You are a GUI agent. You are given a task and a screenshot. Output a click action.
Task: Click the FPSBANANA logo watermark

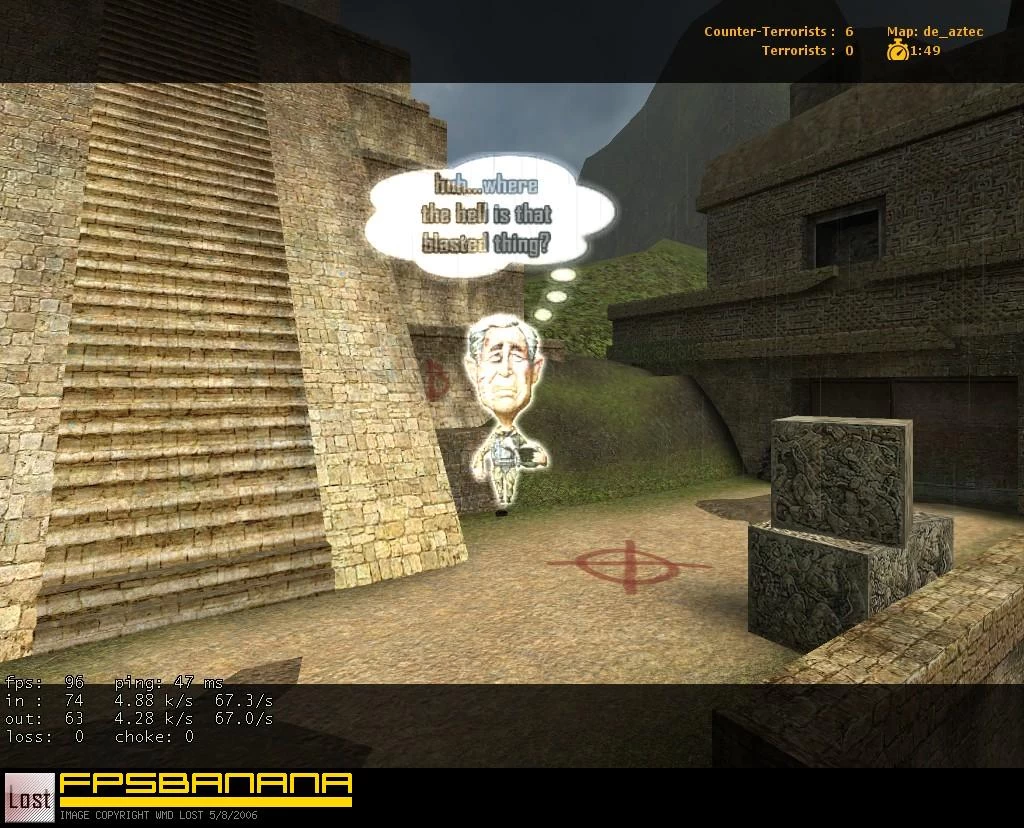coord(205,787)
